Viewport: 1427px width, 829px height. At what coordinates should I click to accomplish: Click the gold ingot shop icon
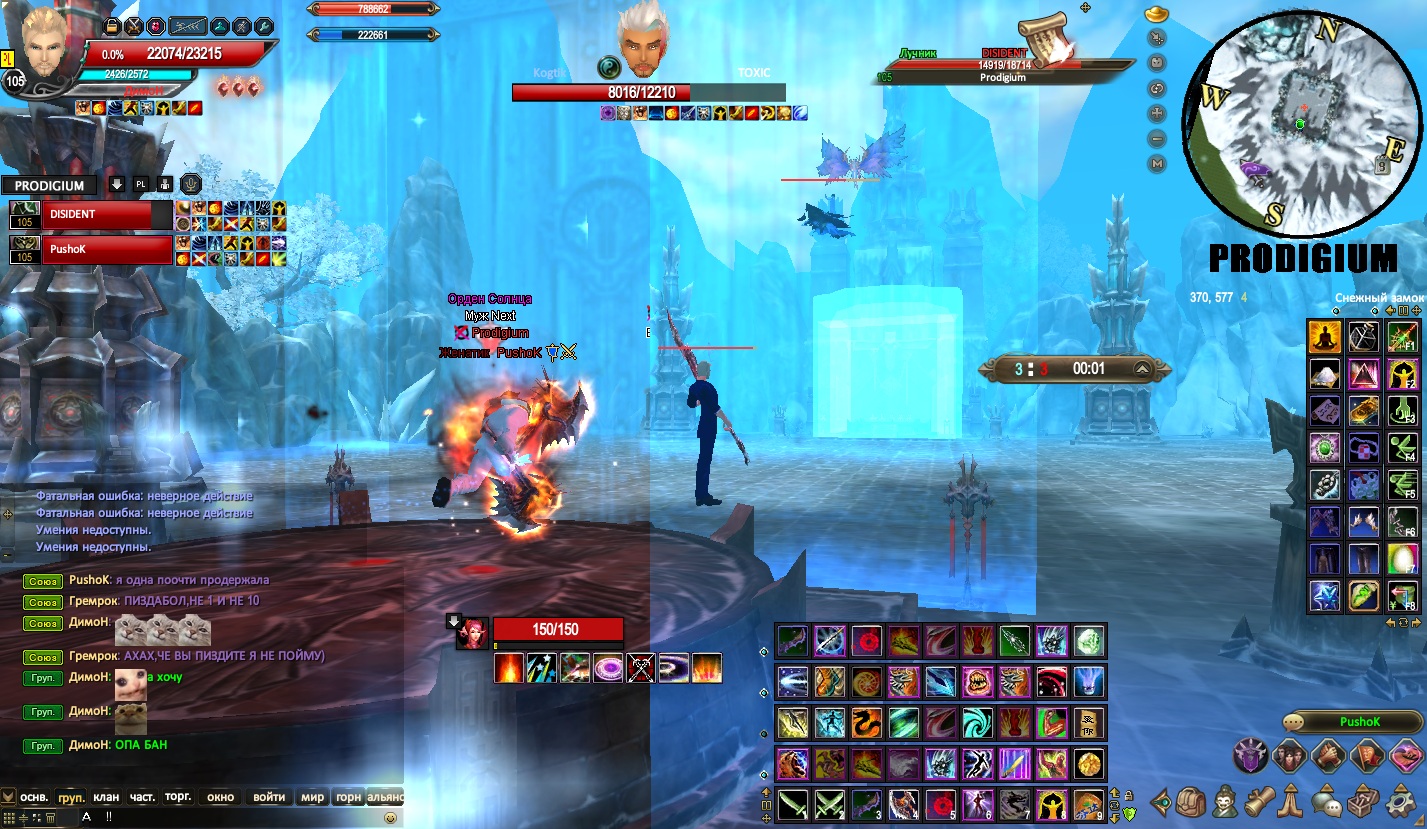tap(1158, 17)
